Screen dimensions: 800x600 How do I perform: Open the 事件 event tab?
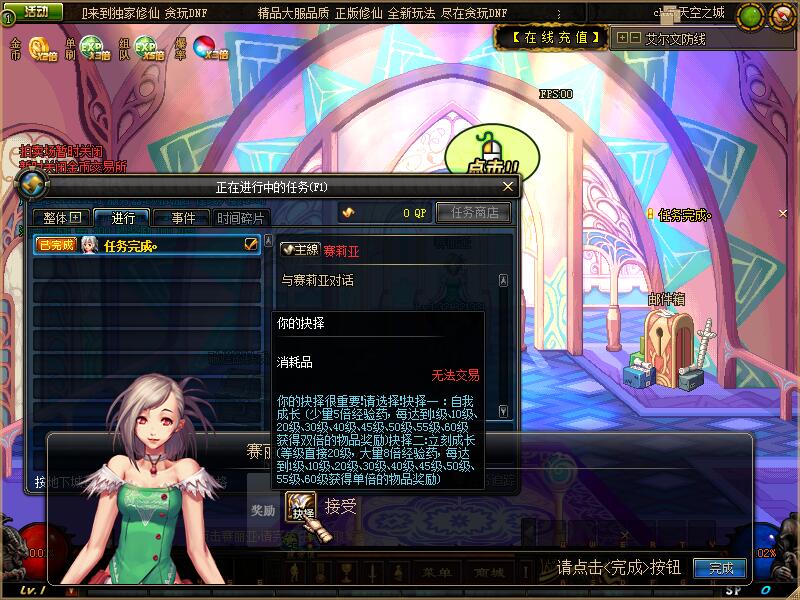181,218
